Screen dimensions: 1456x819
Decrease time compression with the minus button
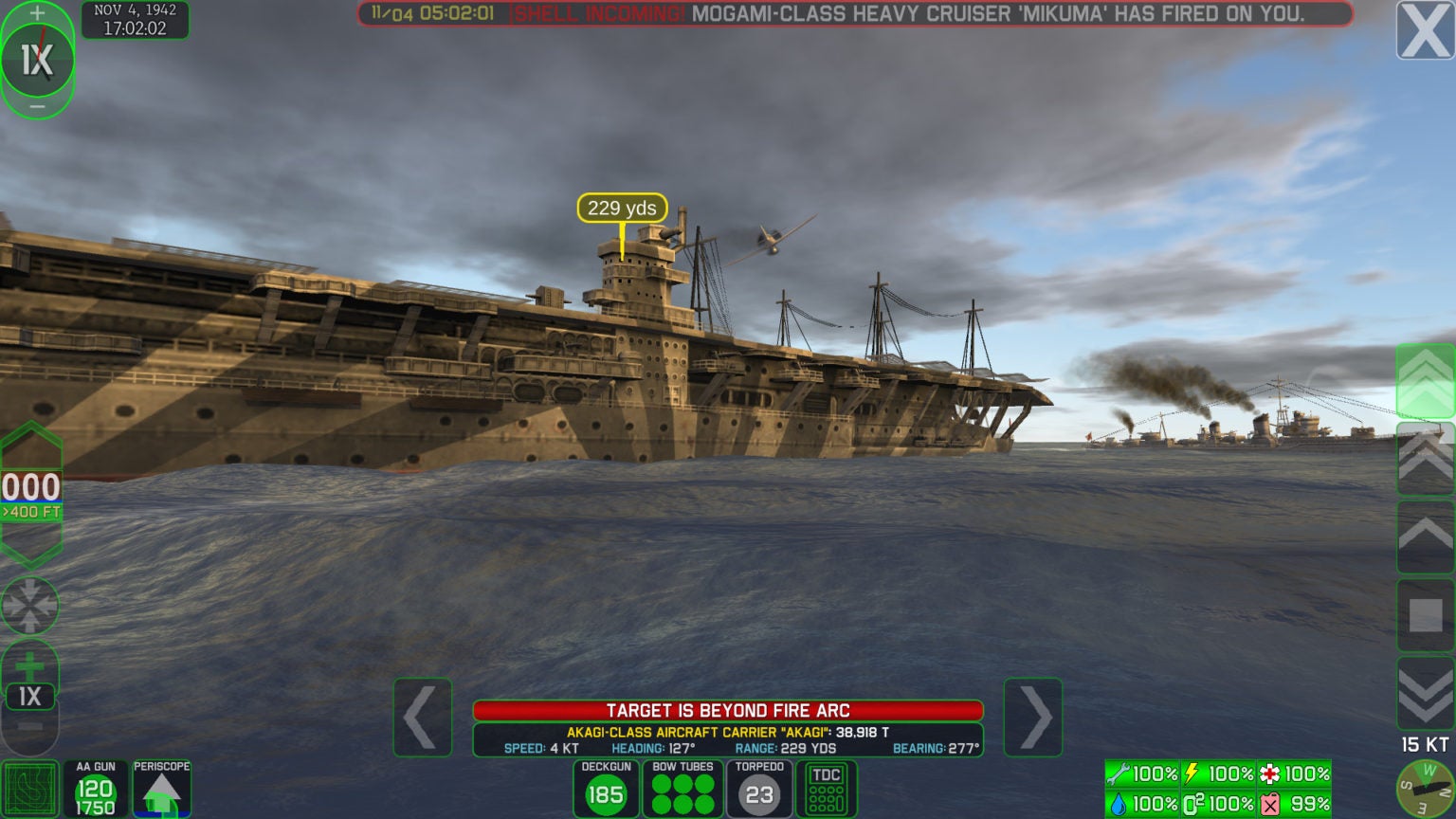[x=37, y=107]
